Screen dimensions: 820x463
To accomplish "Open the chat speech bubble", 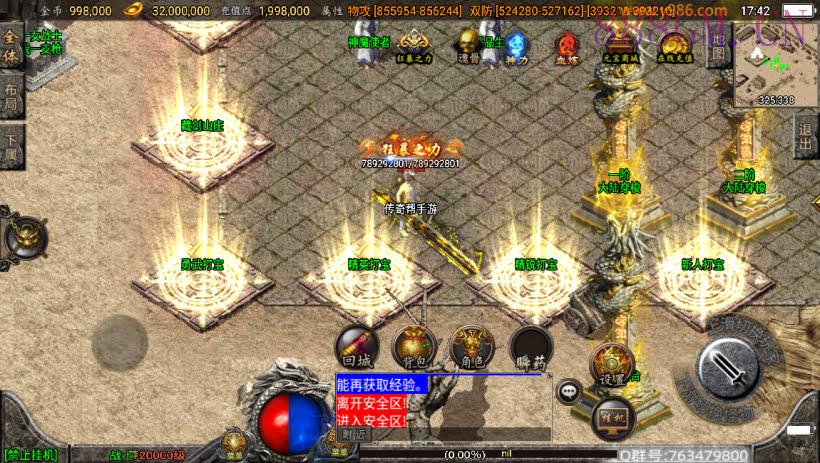I will pos(570,391).
